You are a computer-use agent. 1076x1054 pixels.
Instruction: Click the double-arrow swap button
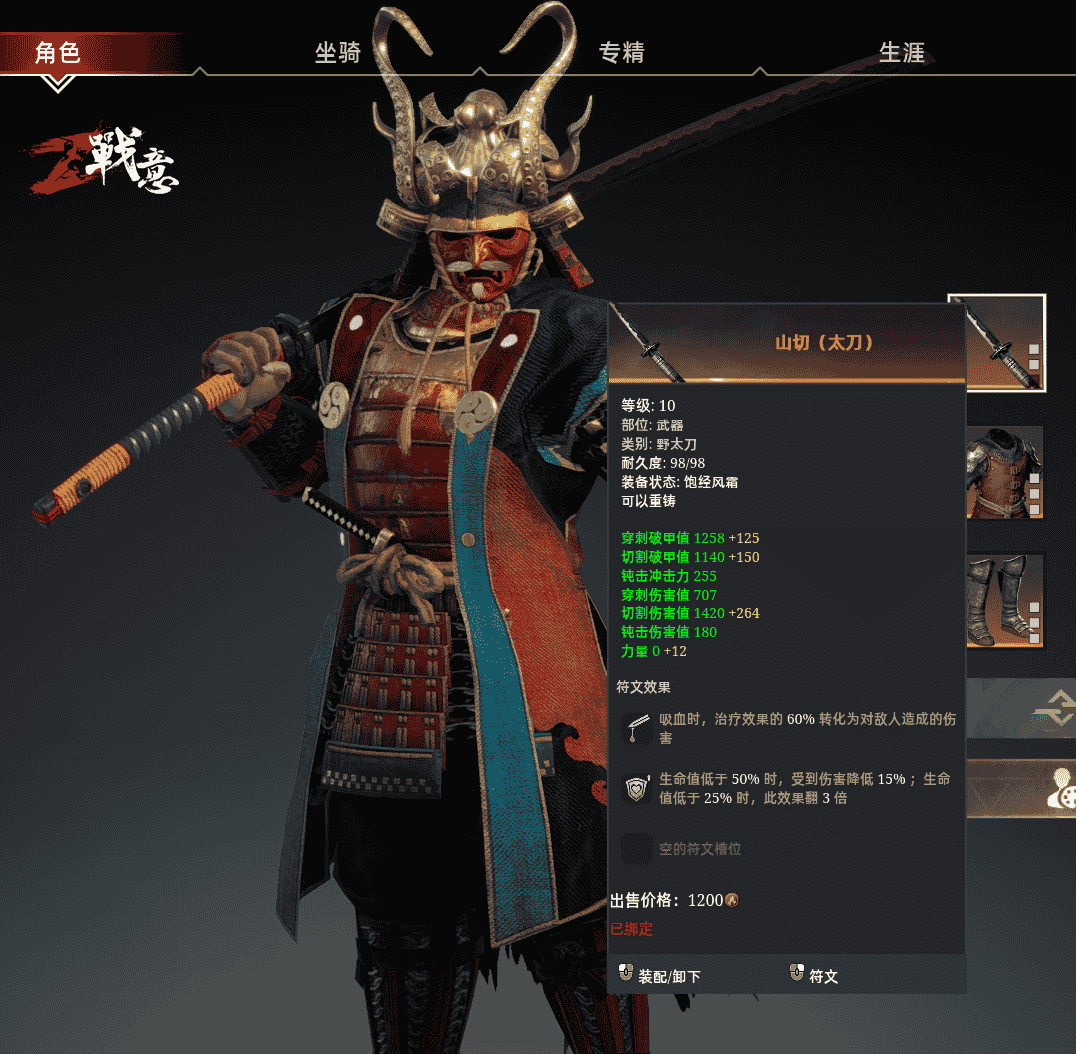click(1052, 708)
